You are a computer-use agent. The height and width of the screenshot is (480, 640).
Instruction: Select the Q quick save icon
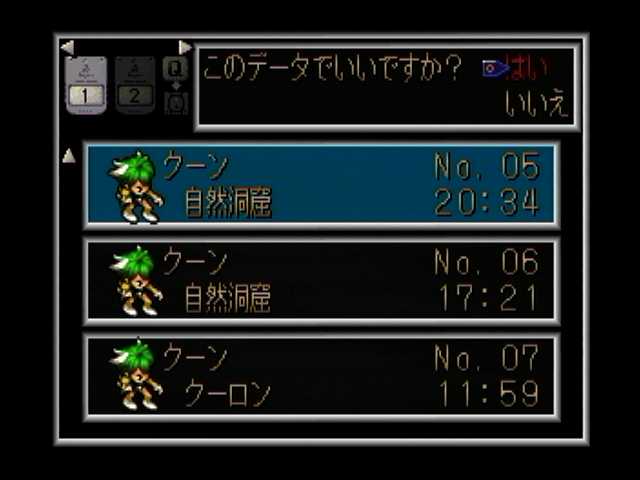tap(175, 69)
